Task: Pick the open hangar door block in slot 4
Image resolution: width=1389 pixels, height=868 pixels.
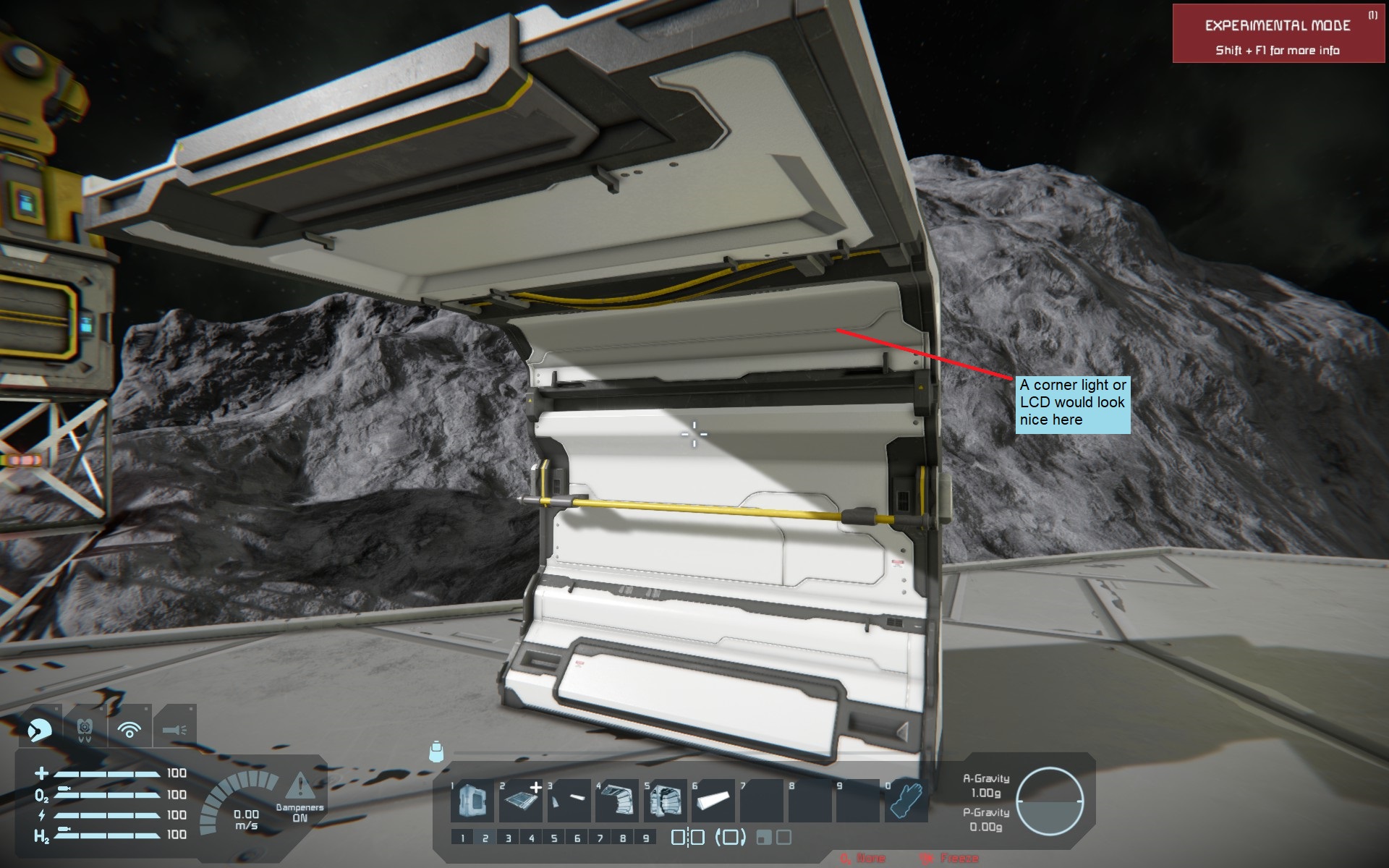Action: (x=617, y=801)
